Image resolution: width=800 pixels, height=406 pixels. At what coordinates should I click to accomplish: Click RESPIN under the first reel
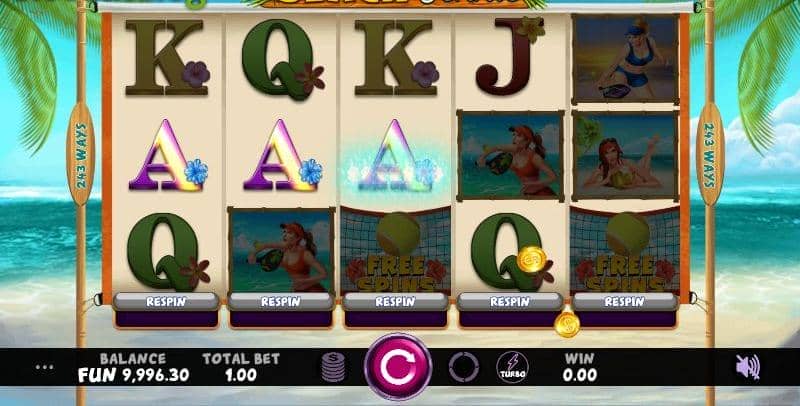(x=165, y=301)
